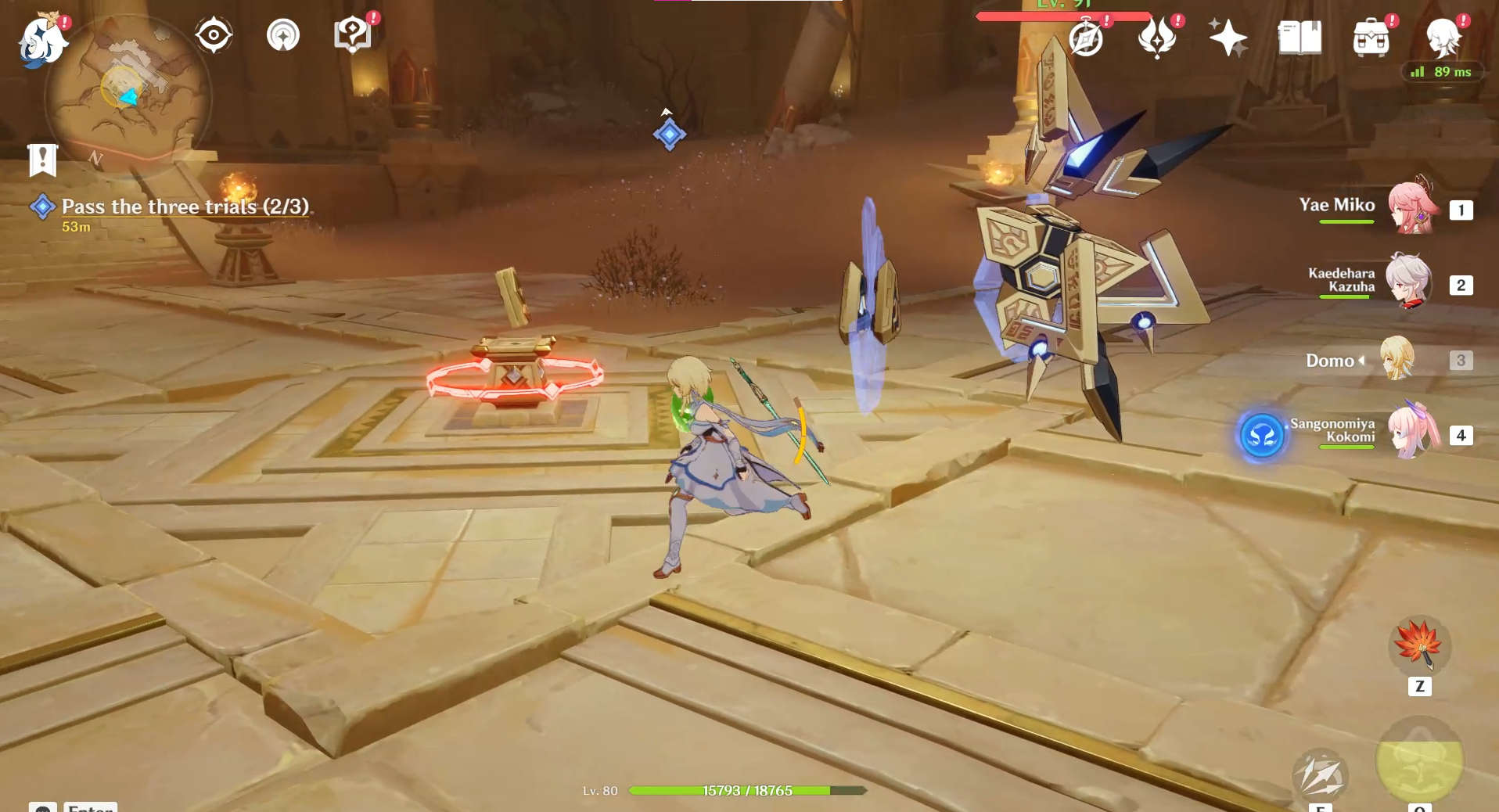This screenshot has width=1499, height=812.
Task: Click the minimap to open the map
Action: click(125, 94)
